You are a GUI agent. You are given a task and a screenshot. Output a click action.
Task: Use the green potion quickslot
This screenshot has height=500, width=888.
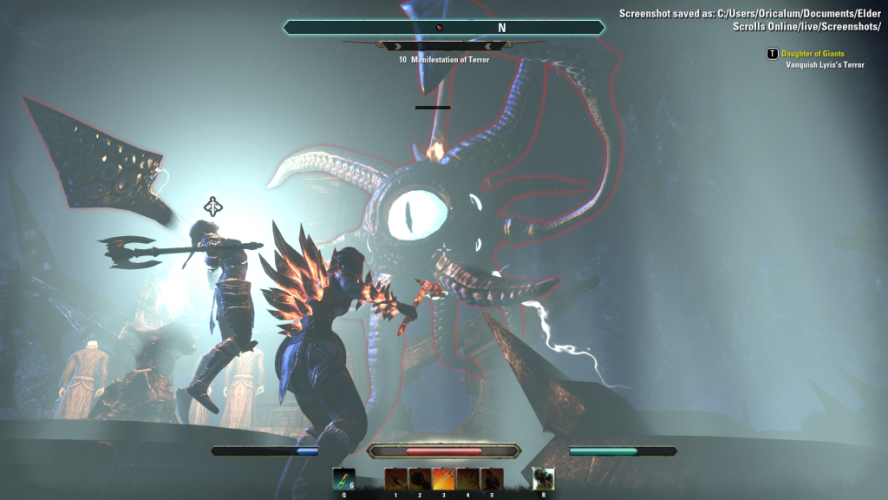click(343, 479)
